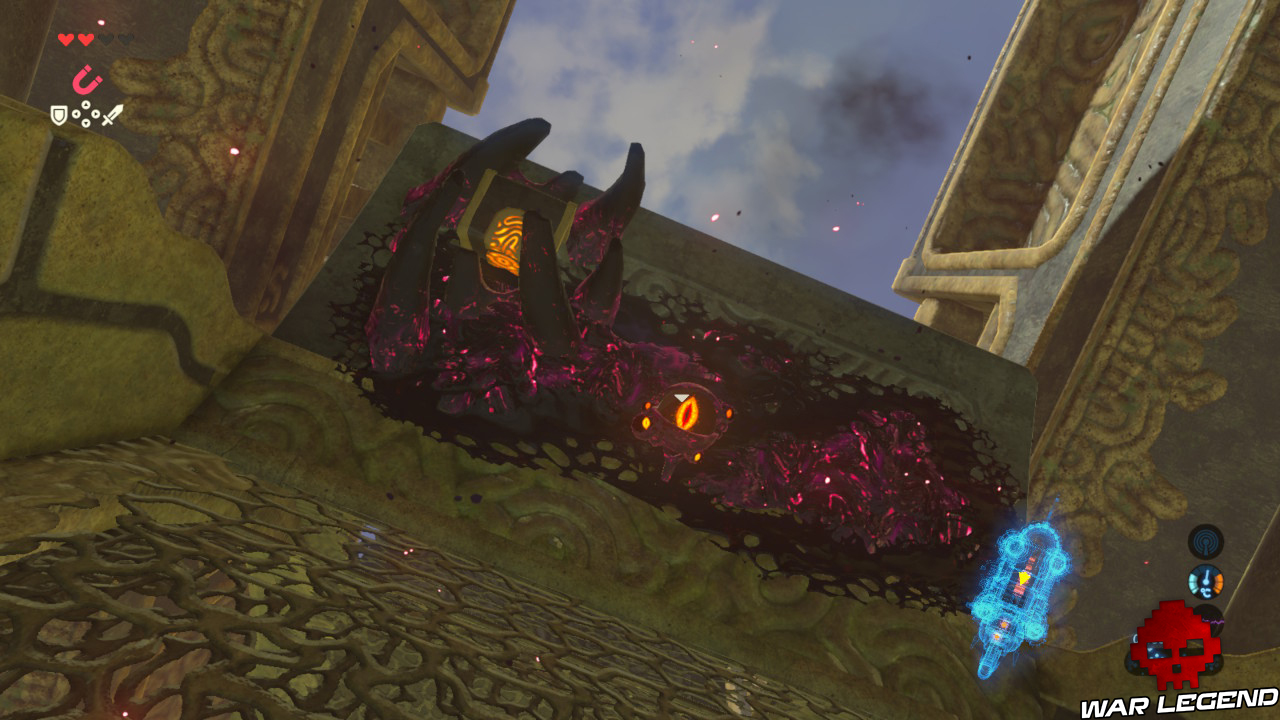The image size is (1280, 720).
Task: Click the d-pad selector icon
Action: (85, 114)
